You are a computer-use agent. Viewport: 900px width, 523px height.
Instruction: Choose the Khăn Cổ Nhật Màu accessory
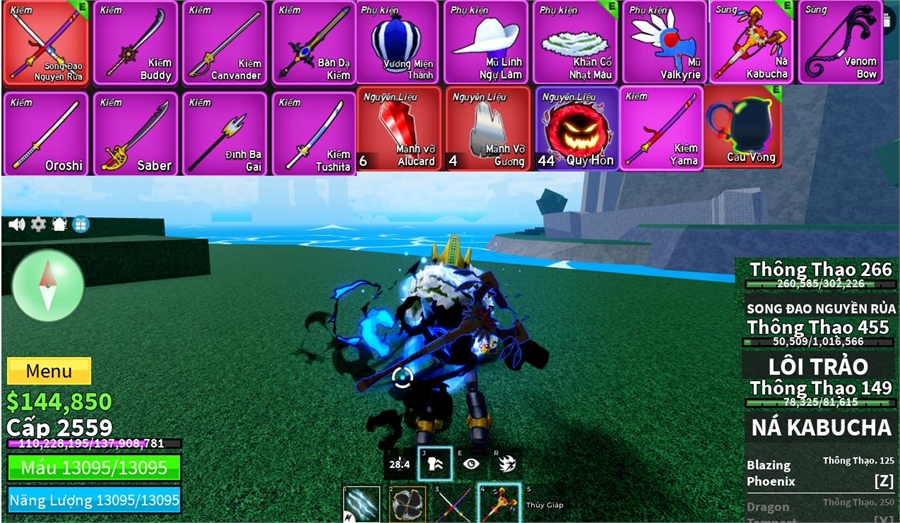point(576,43)
